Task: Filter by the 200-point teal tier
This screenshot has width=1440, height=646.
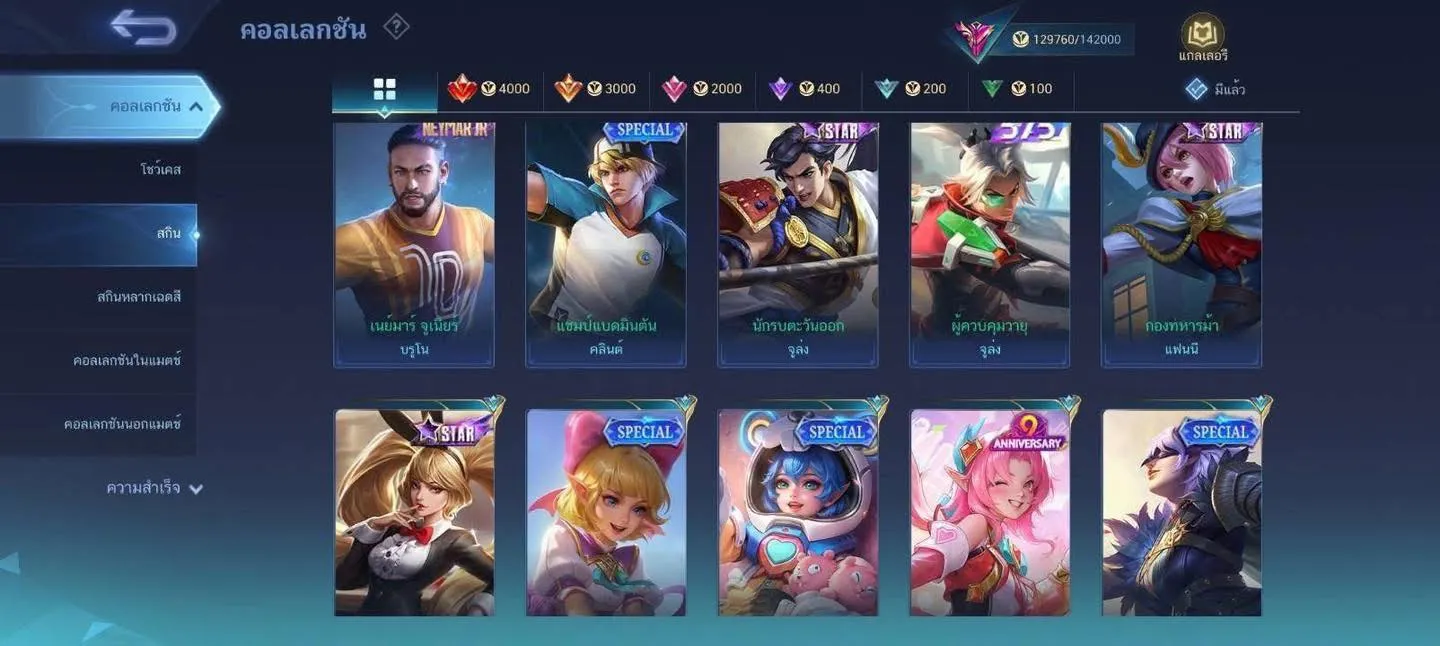Action: (x=911, y=89)
